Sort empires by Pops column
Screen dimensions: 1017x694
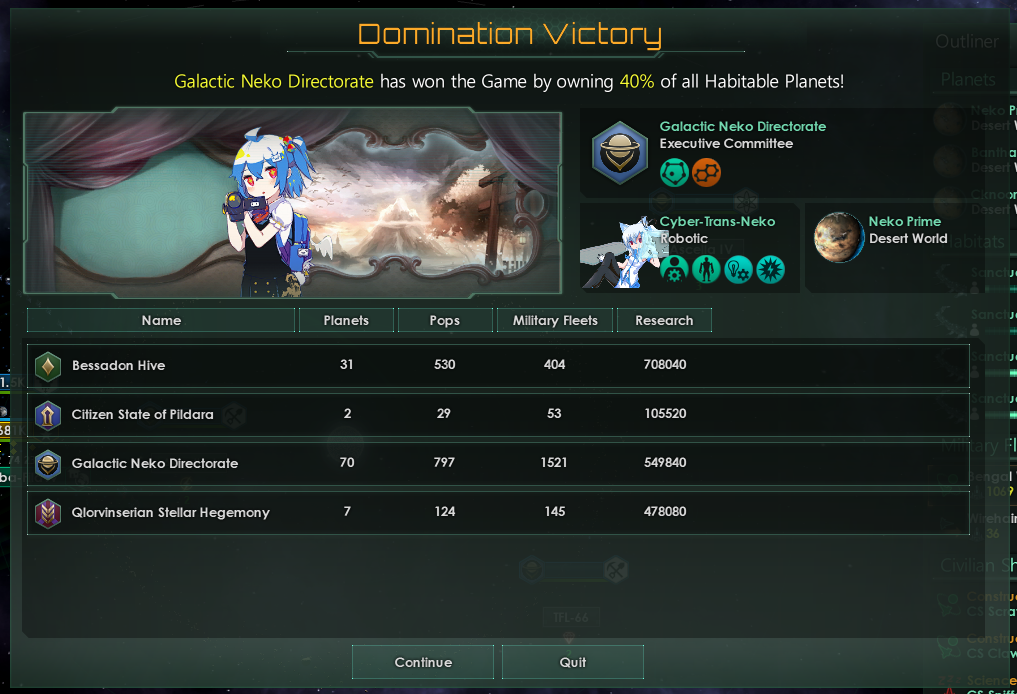click(445, 320)
